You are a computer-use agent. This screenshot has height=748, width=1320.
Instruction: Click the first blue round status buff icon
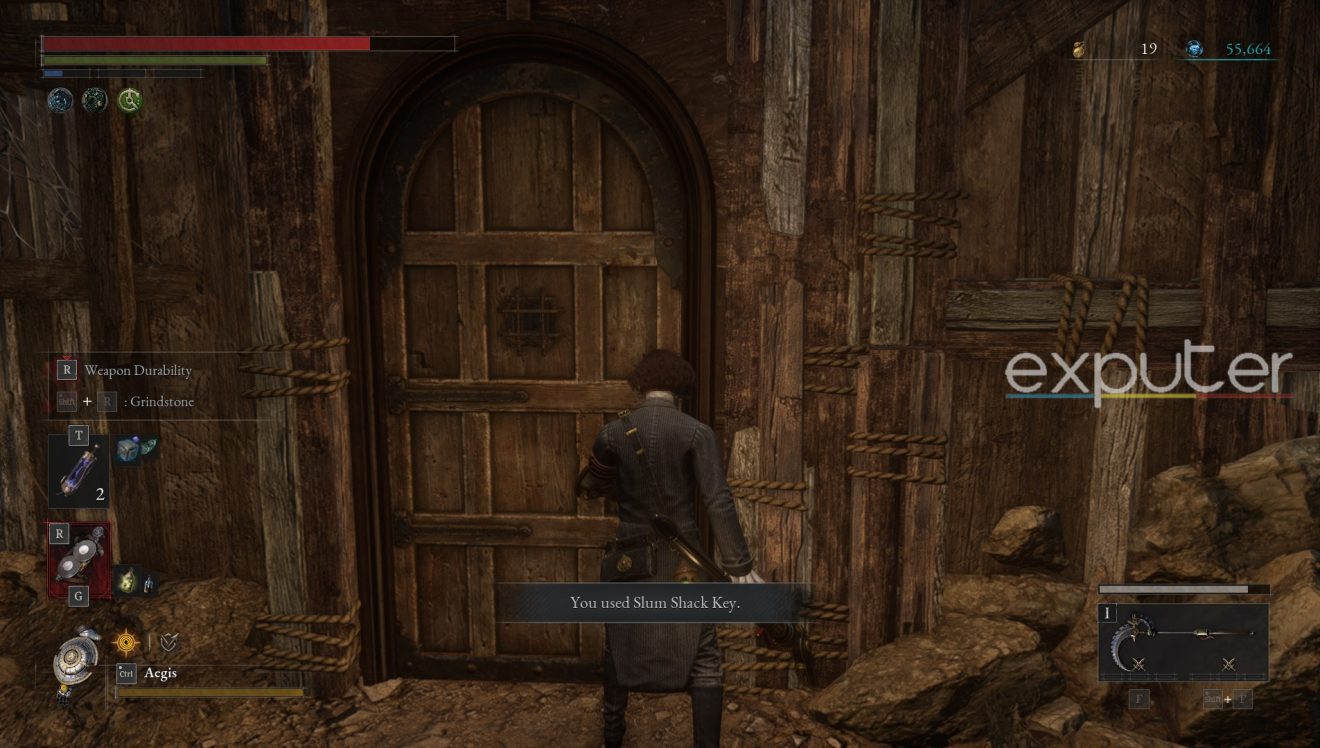[60, 100]
